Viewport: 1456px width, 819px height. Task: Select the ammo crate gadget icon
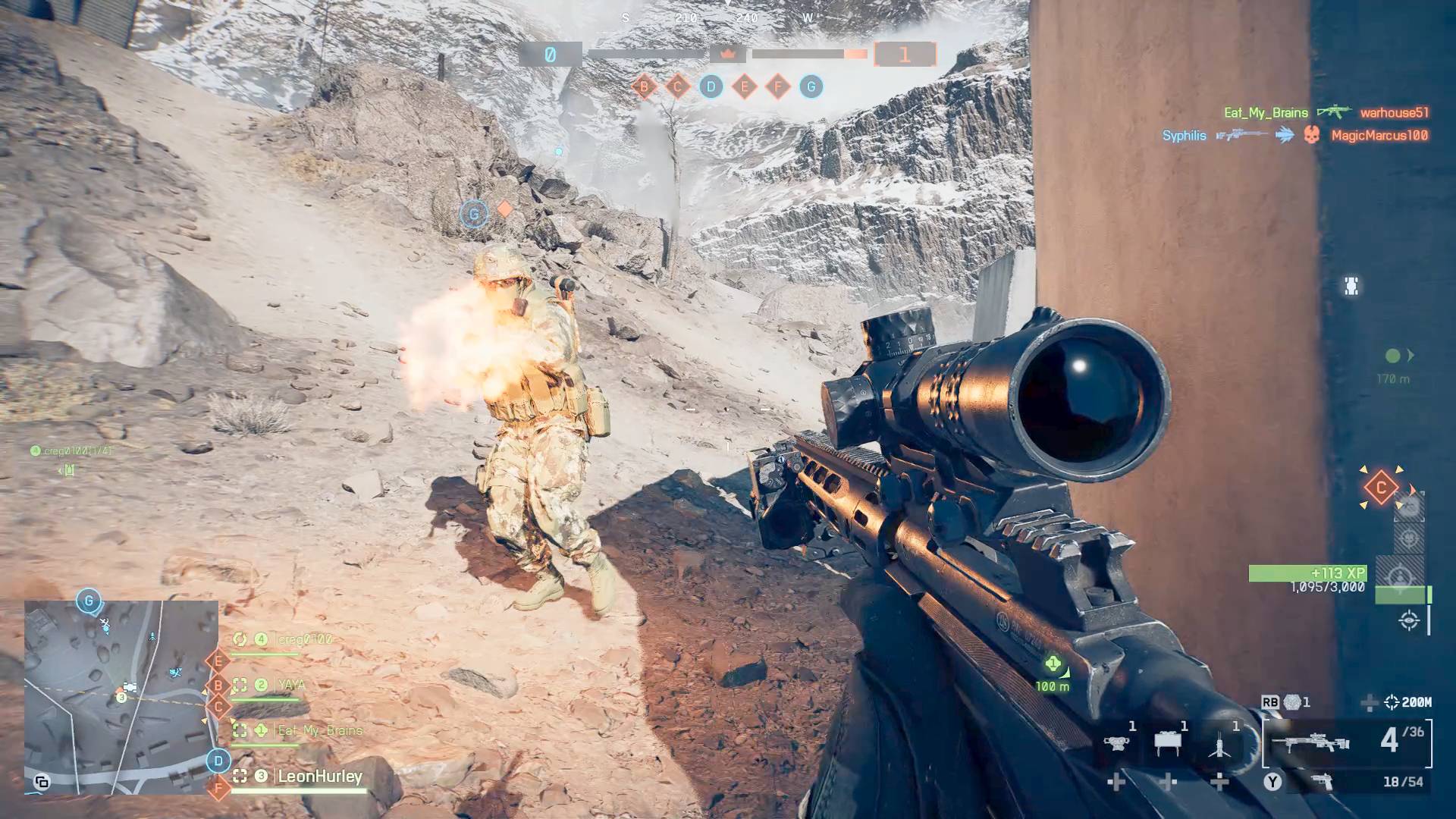[x=1168, y=741]
